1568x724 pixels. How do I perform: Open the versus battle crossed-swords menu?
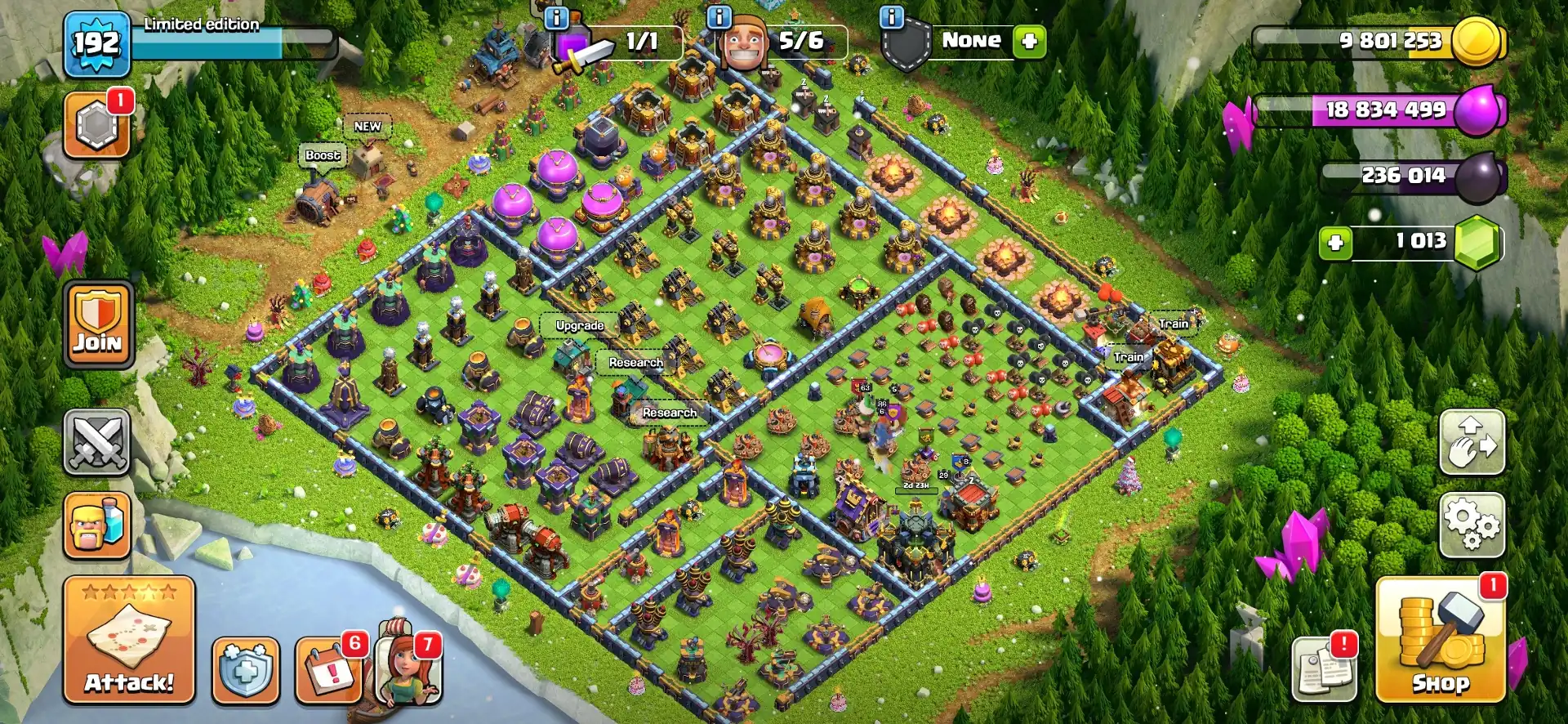pos(98,441)
